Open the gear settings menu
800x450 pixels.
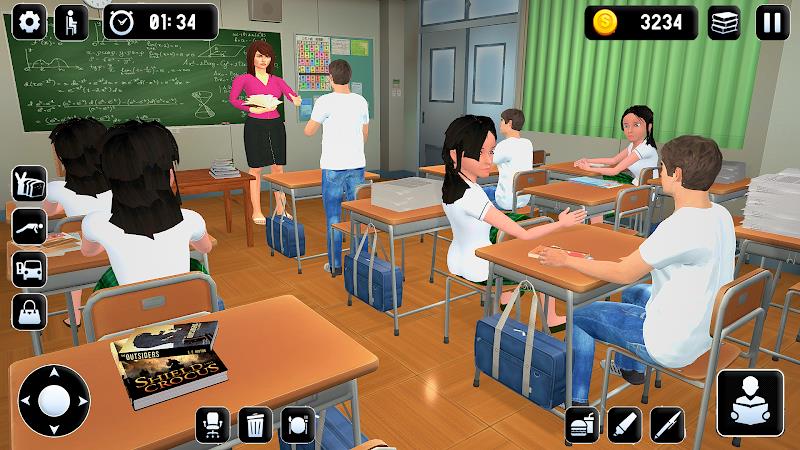30,21
